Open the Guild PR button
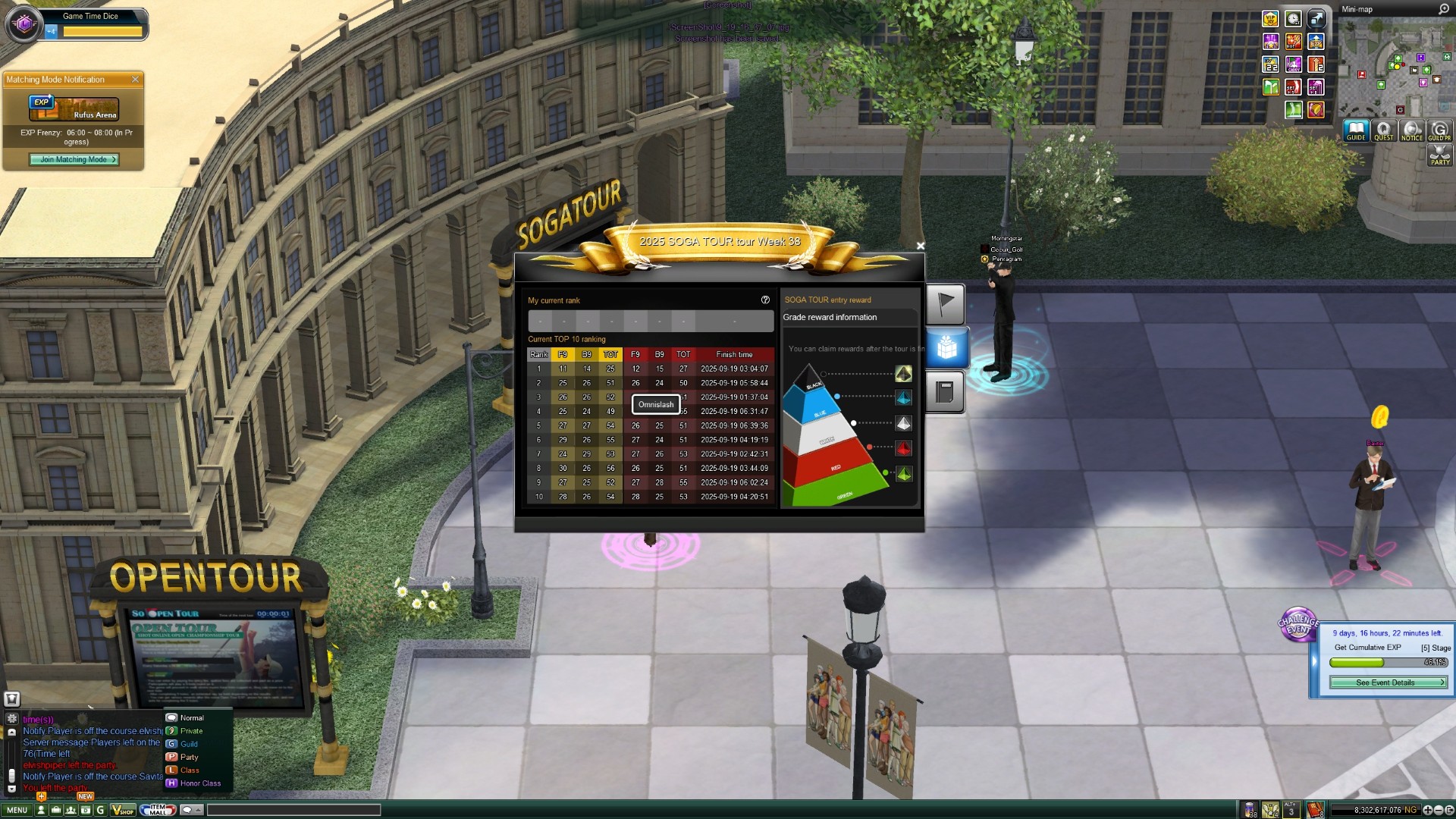Viewport: 1456px width, 819px height. pos(1439,130)
